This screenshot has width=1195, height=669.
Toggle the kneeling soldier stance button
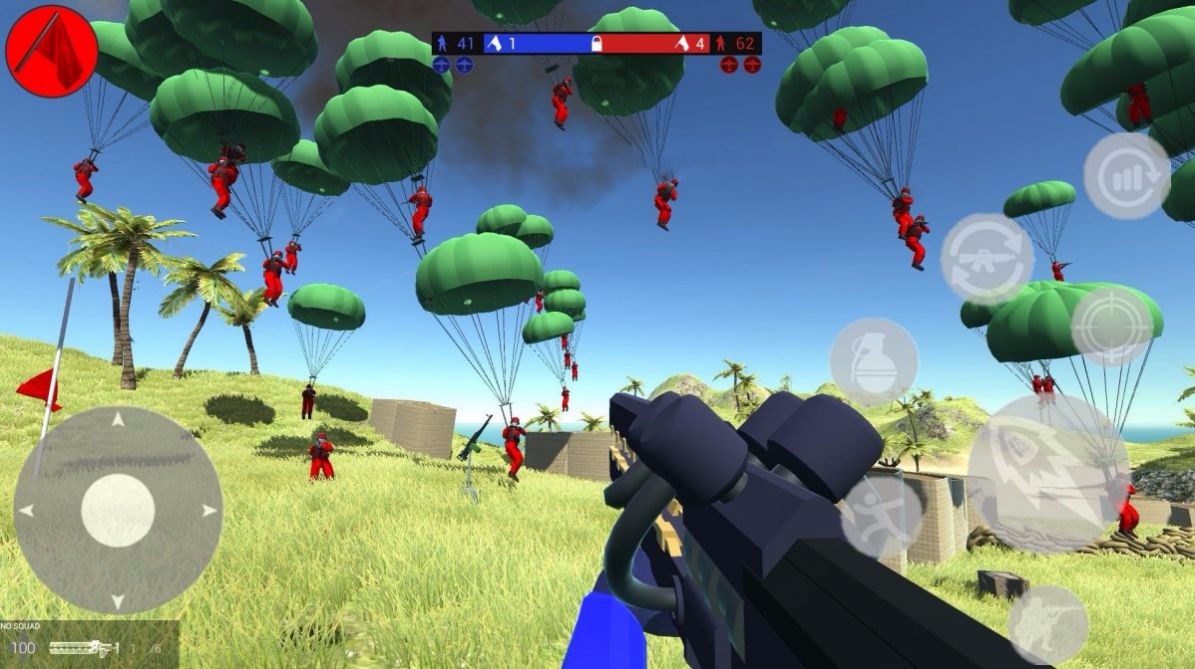click(1047, 624)
